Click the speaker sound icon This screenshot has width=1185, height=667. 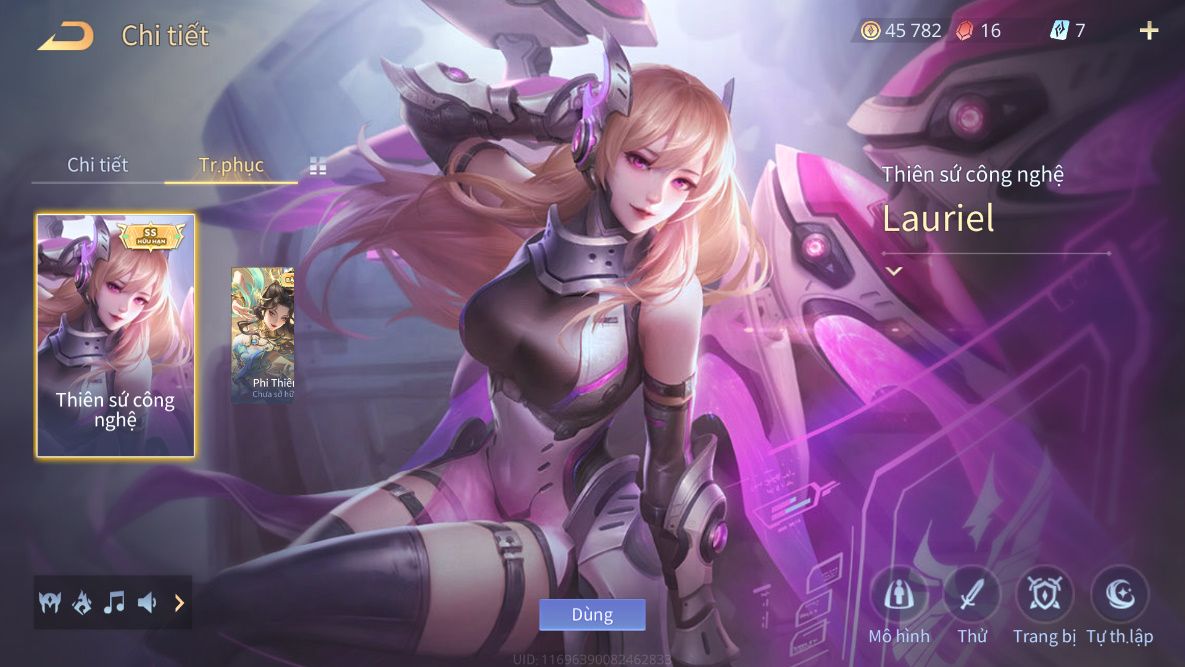[x=147, y=602]
